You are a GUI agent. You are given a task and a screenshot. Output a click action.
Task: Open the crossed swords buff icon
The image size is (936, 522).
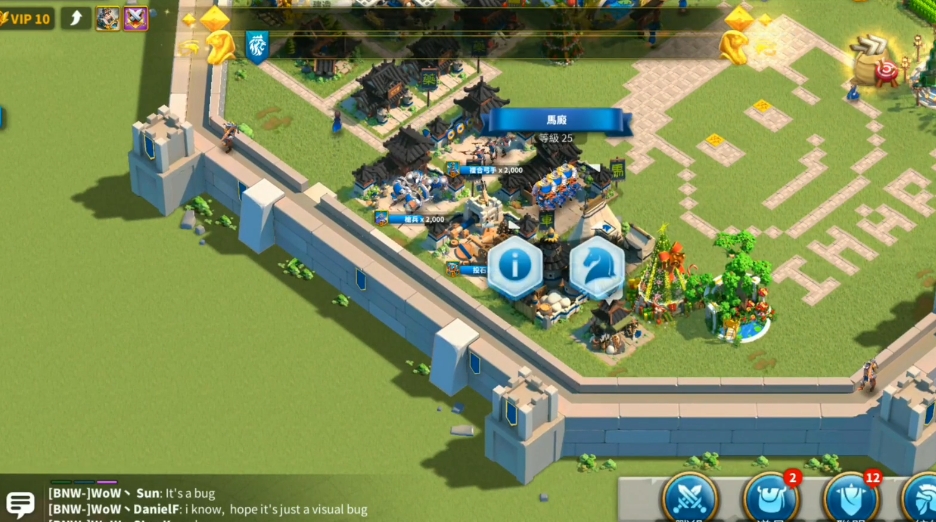(x=135, y=18)
